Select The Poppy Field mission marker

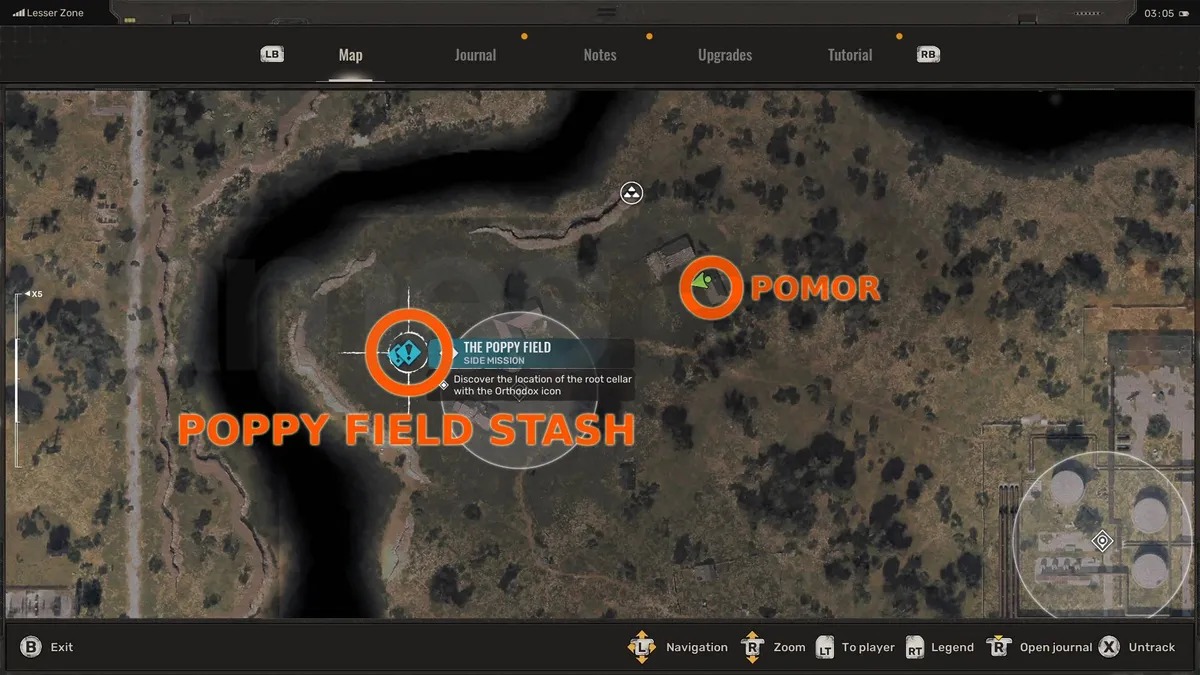pyautogui.click(x=407, y=352)
